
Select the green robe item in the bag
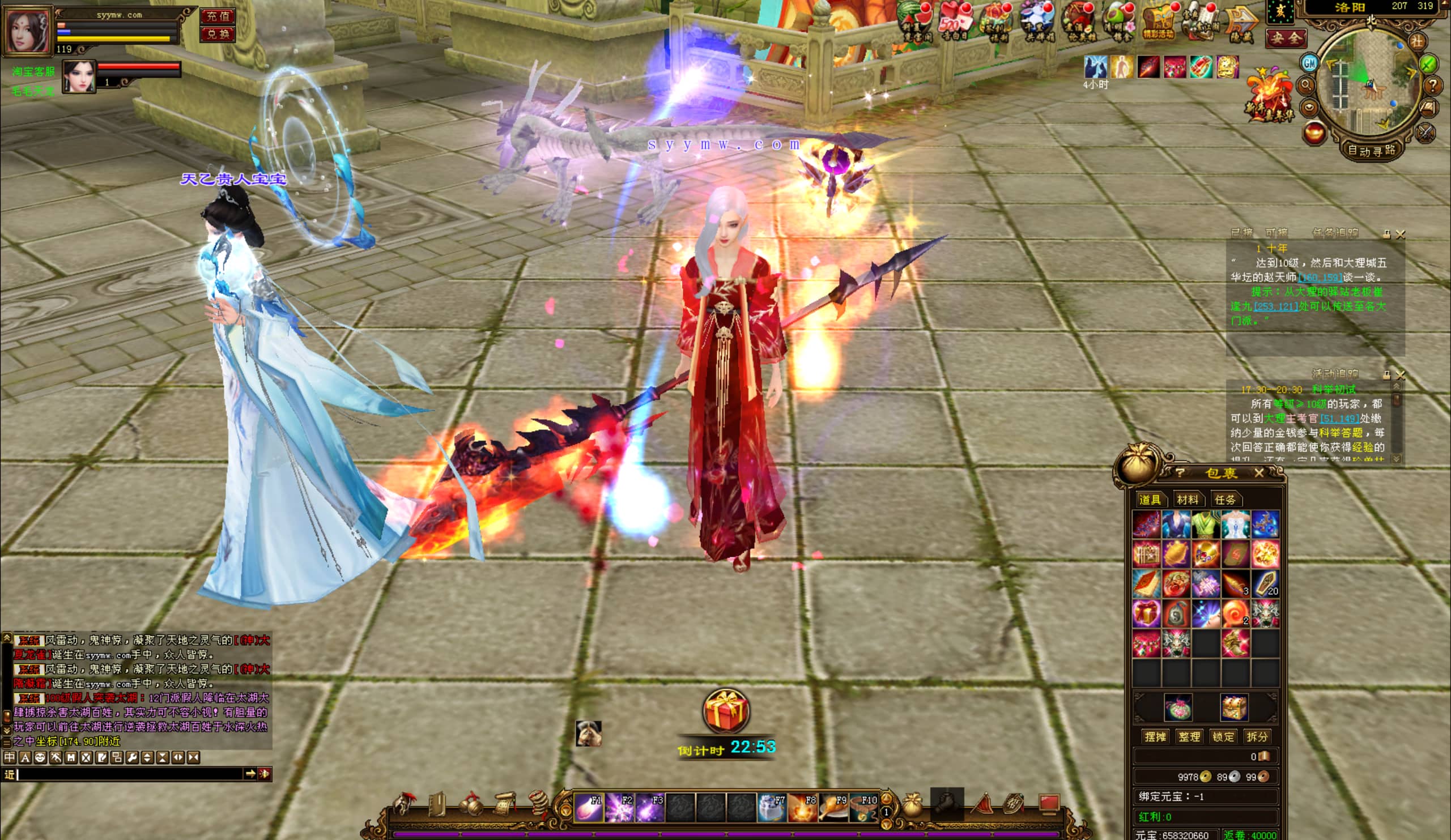pos(1206,524)
